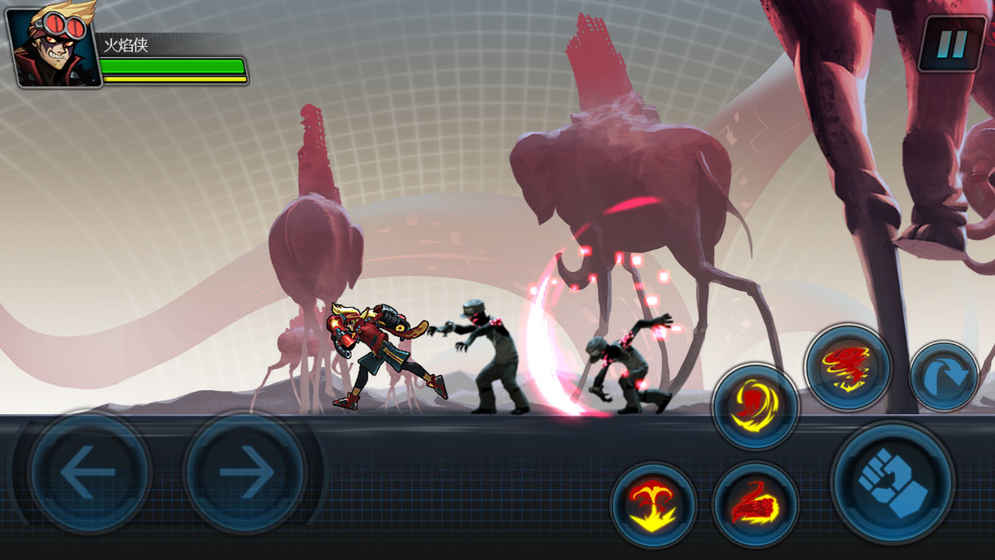Use the curved arrow jump button
Image resolution: width=995 pixels, height=560 pixels.
pos(944,376)
